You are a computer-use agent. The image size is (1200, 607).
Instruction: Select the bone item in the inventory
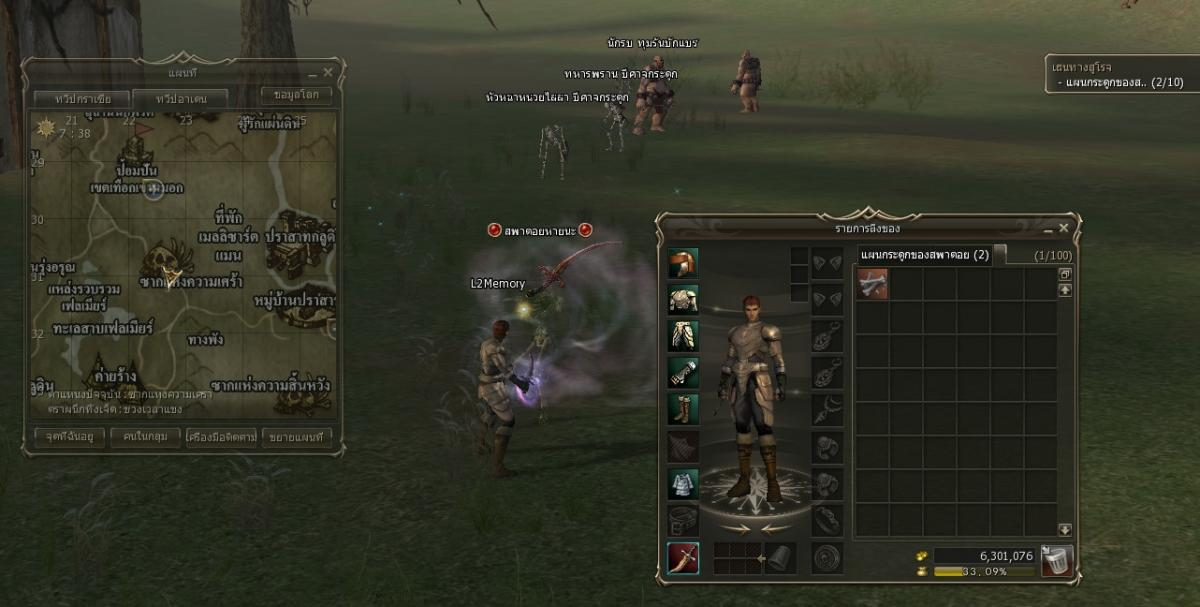tap(872, 283)
